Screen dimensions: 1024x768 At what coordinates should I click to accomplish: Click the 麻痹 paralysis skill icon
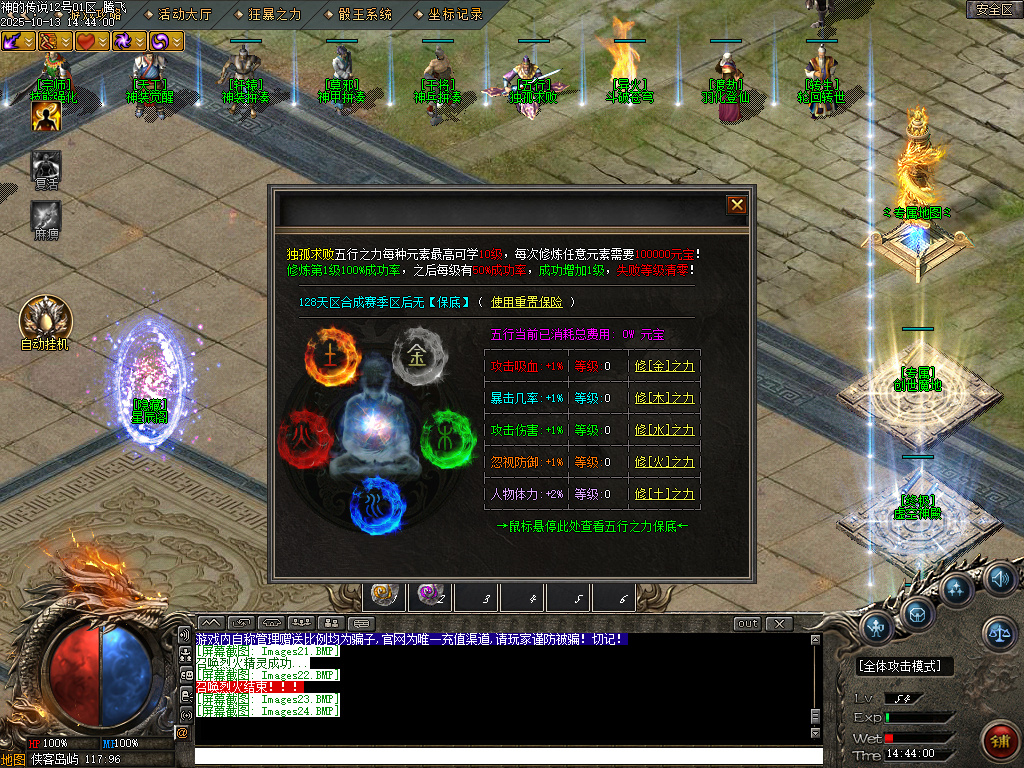[46, 215]
